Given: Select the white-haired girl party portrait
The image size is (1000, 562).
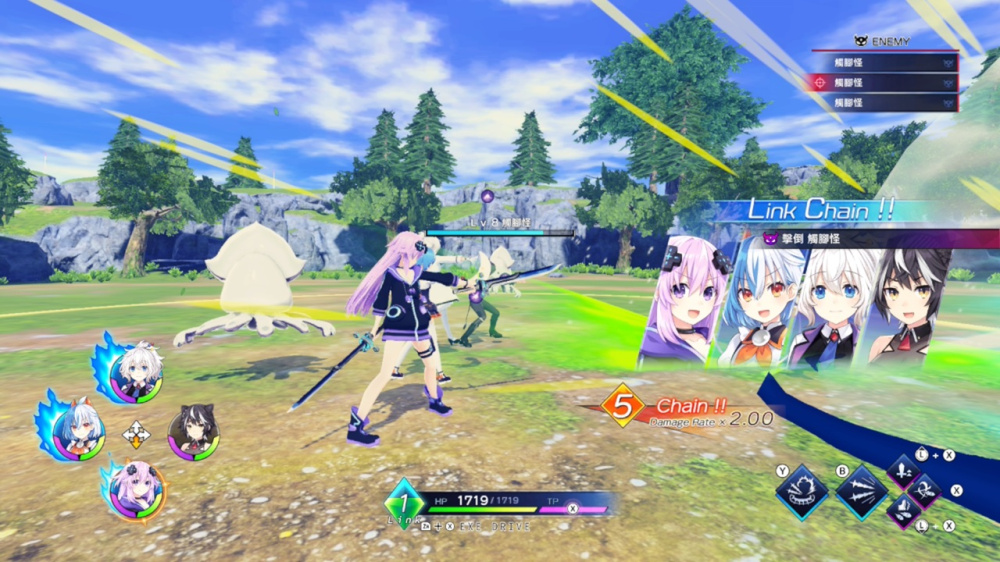Looking at the screenshot, I should click(136, 374).
